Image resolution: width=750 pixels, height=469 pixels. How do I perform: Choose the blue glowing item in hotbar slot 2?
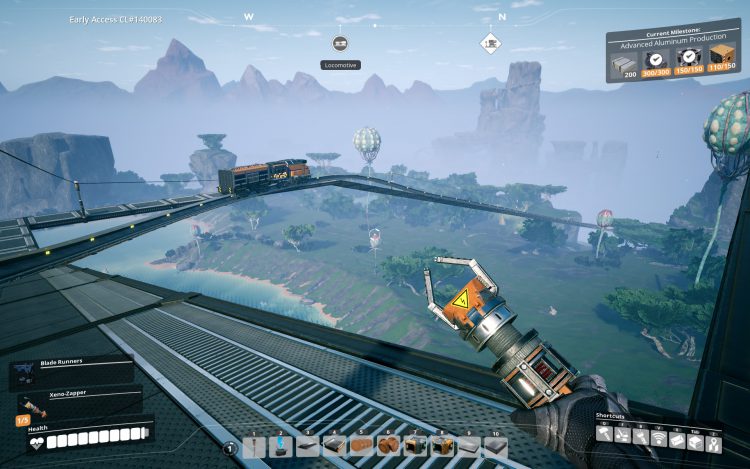point(281,445)
